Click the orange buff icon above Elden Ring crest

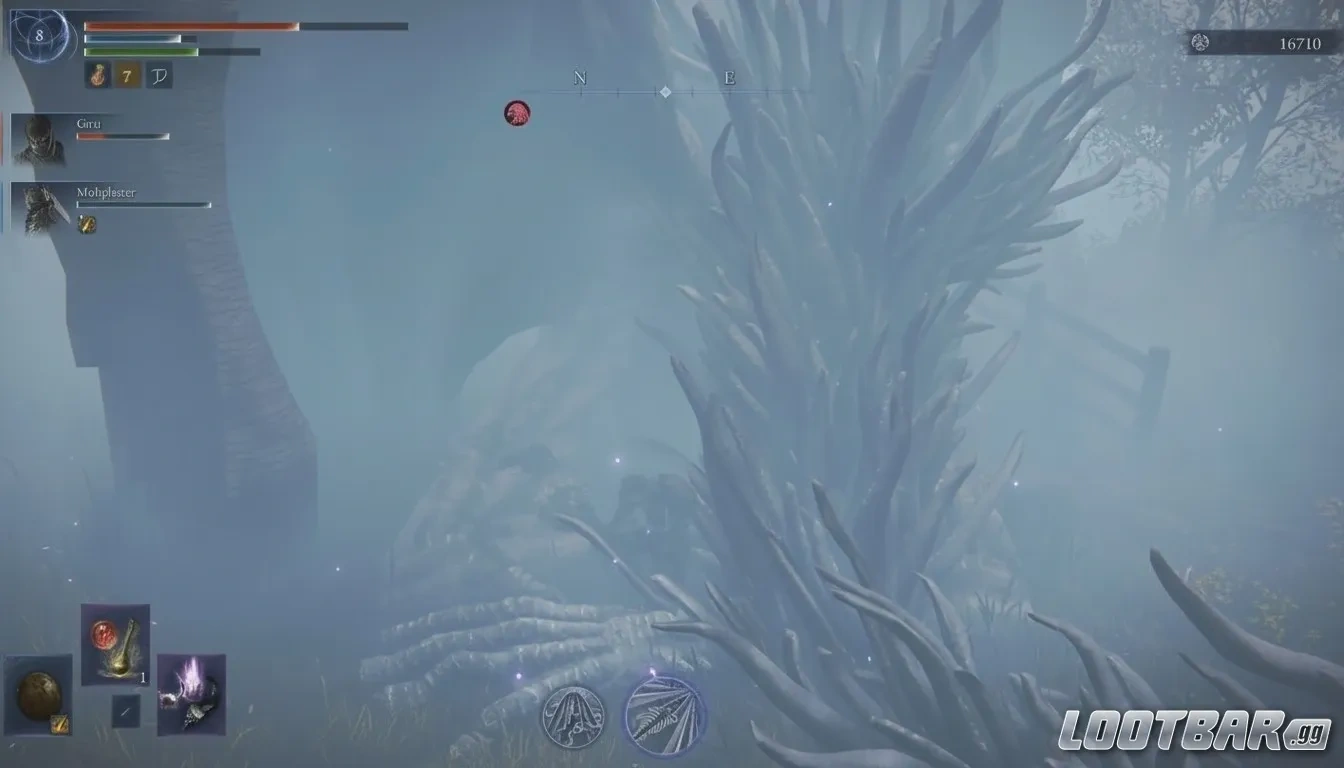click(x=96, y=74)
